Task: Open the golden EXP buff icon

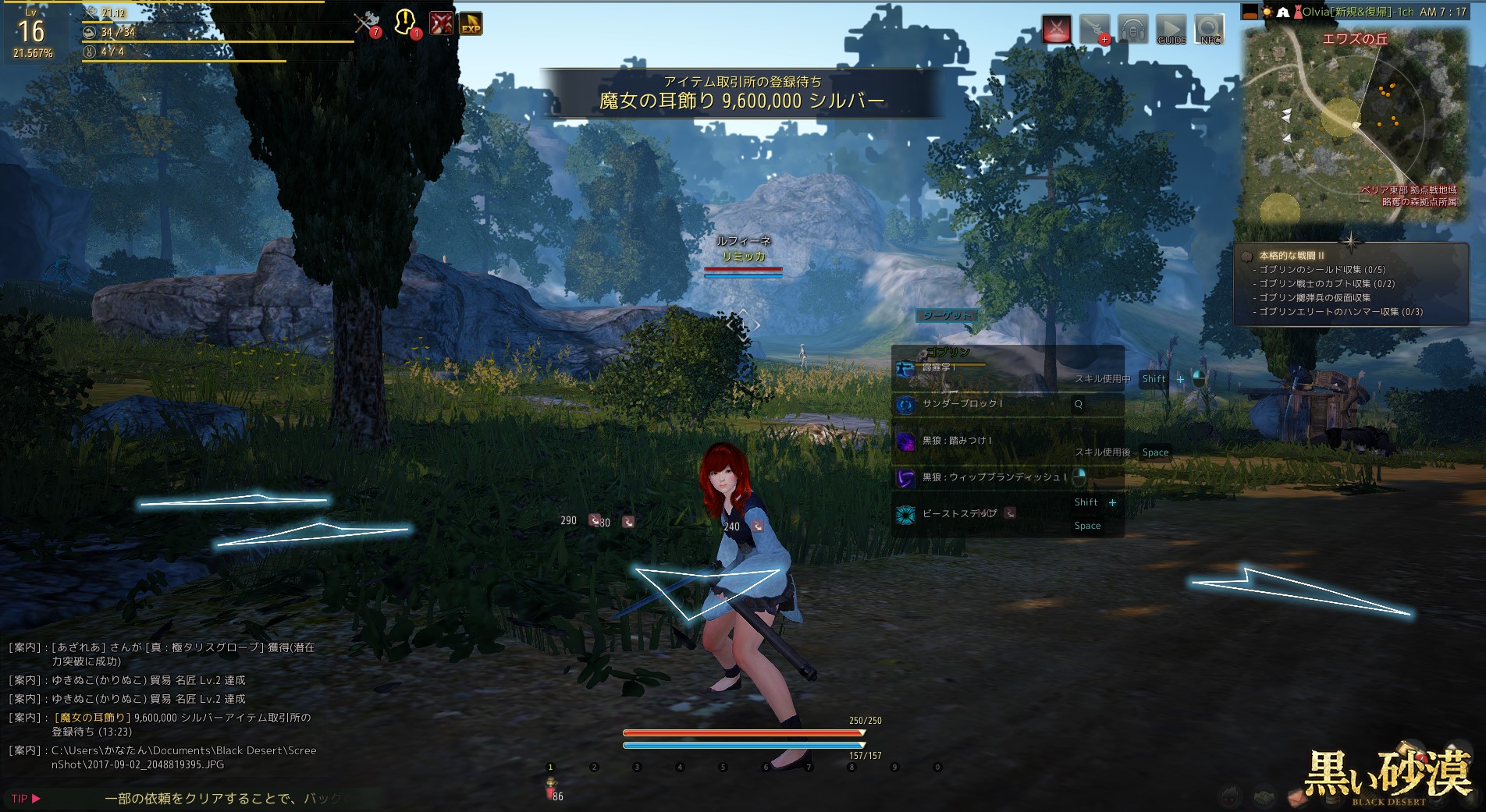Action: (470, 24)
